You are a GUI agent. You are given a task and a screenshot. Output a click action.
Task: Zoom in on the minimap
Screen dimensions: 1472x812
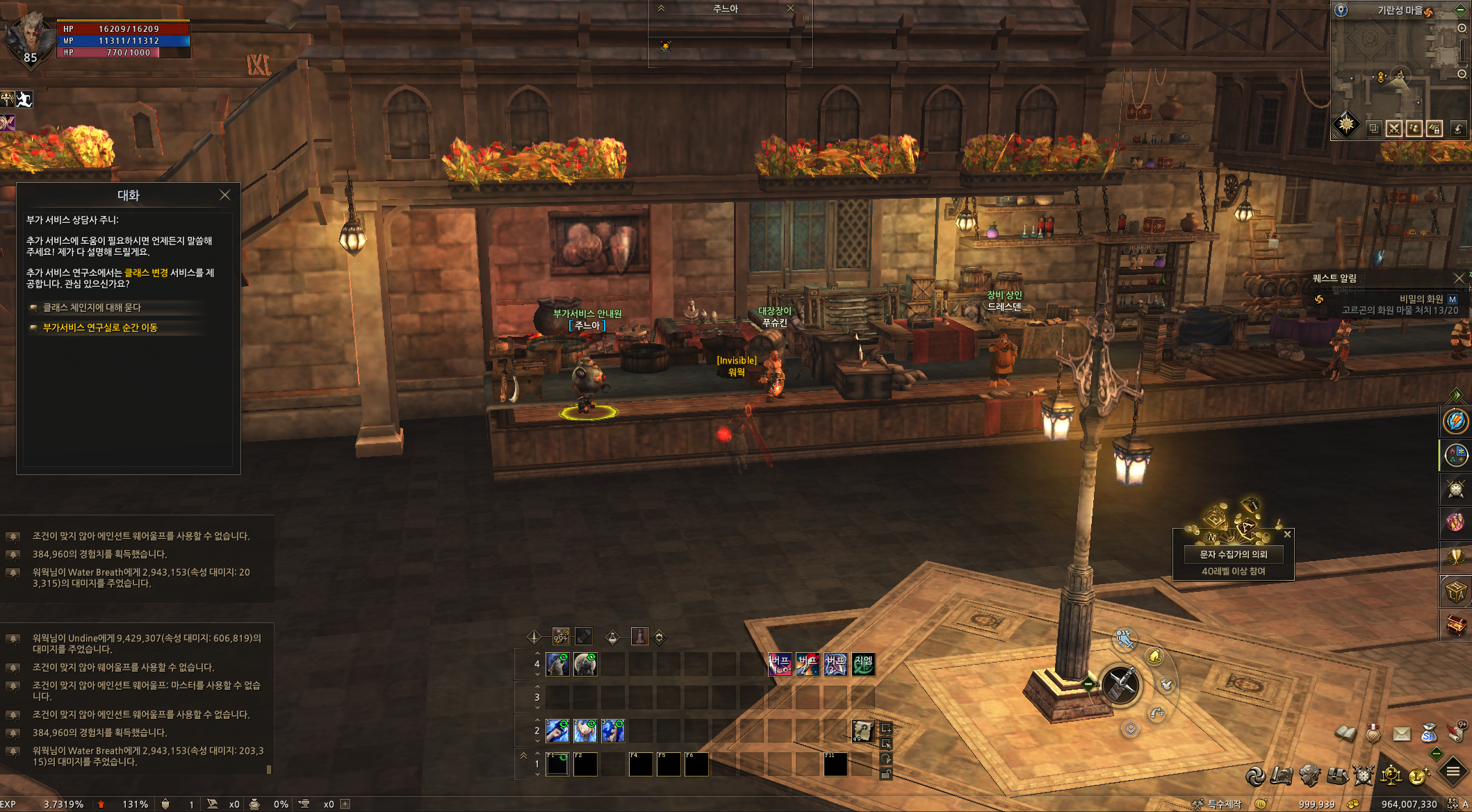(x=1462, y=28)
